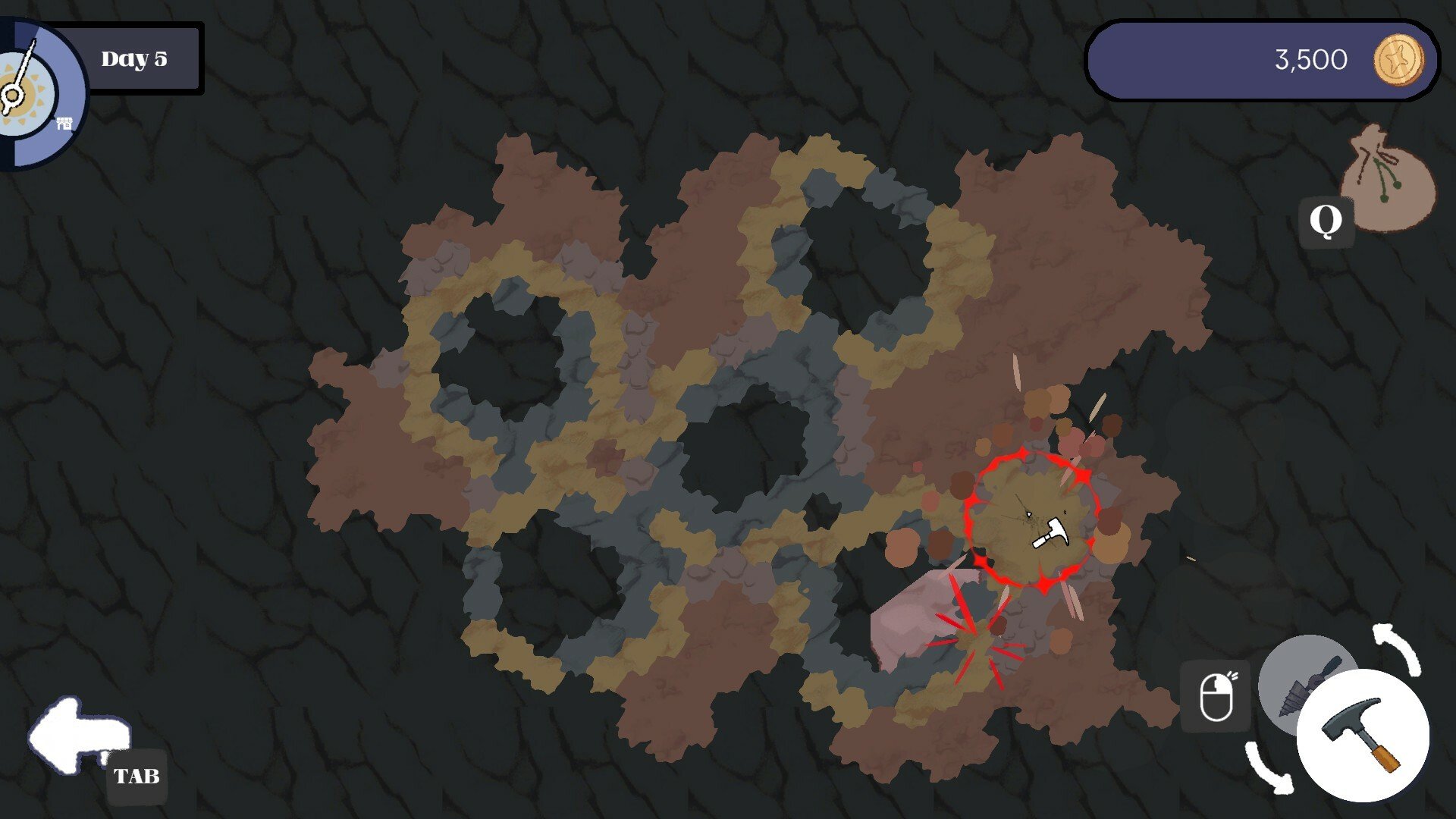Click the storefront marker on the clock ring
The width and height of the screenshot is (1456, 819).
(x=64, y=123)
